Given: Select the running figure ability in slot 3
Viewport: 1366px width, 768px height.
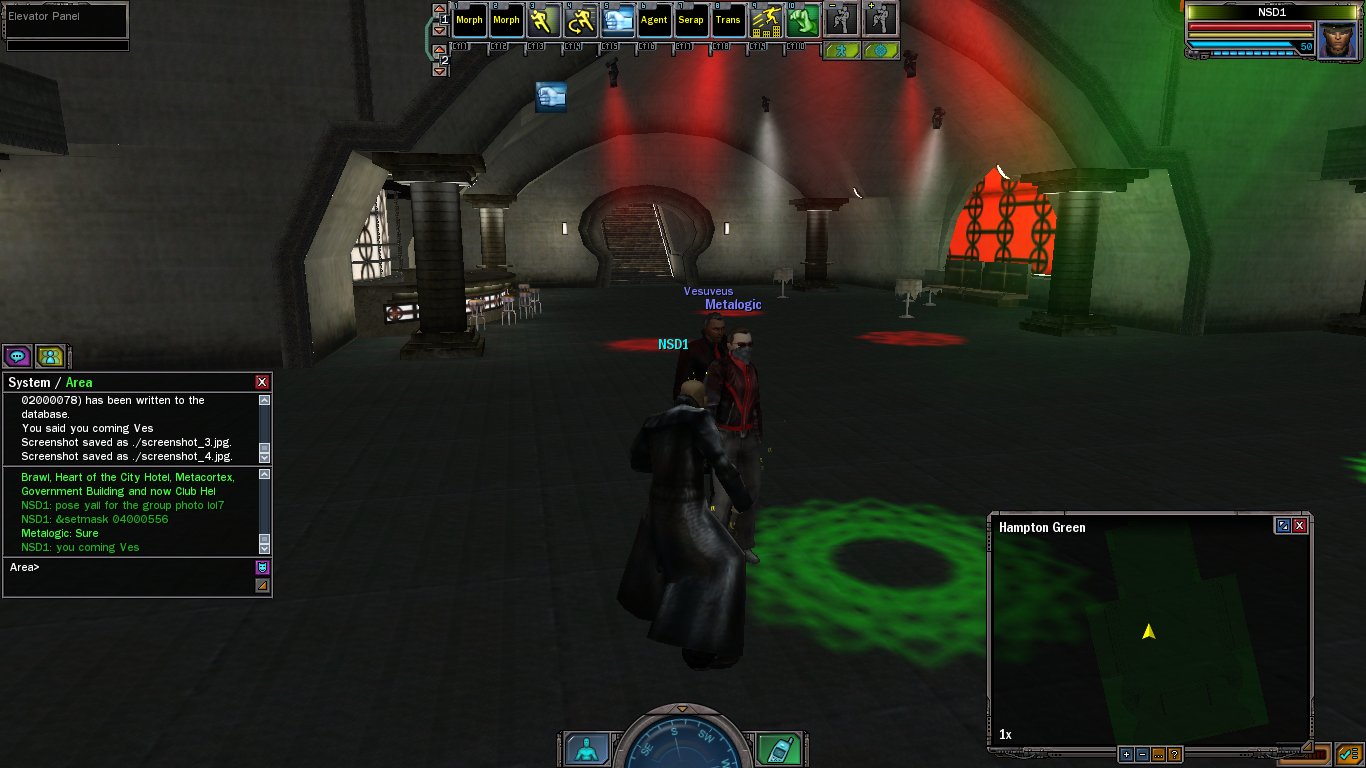Looking at the screenshot, I should tap(543, 20).
